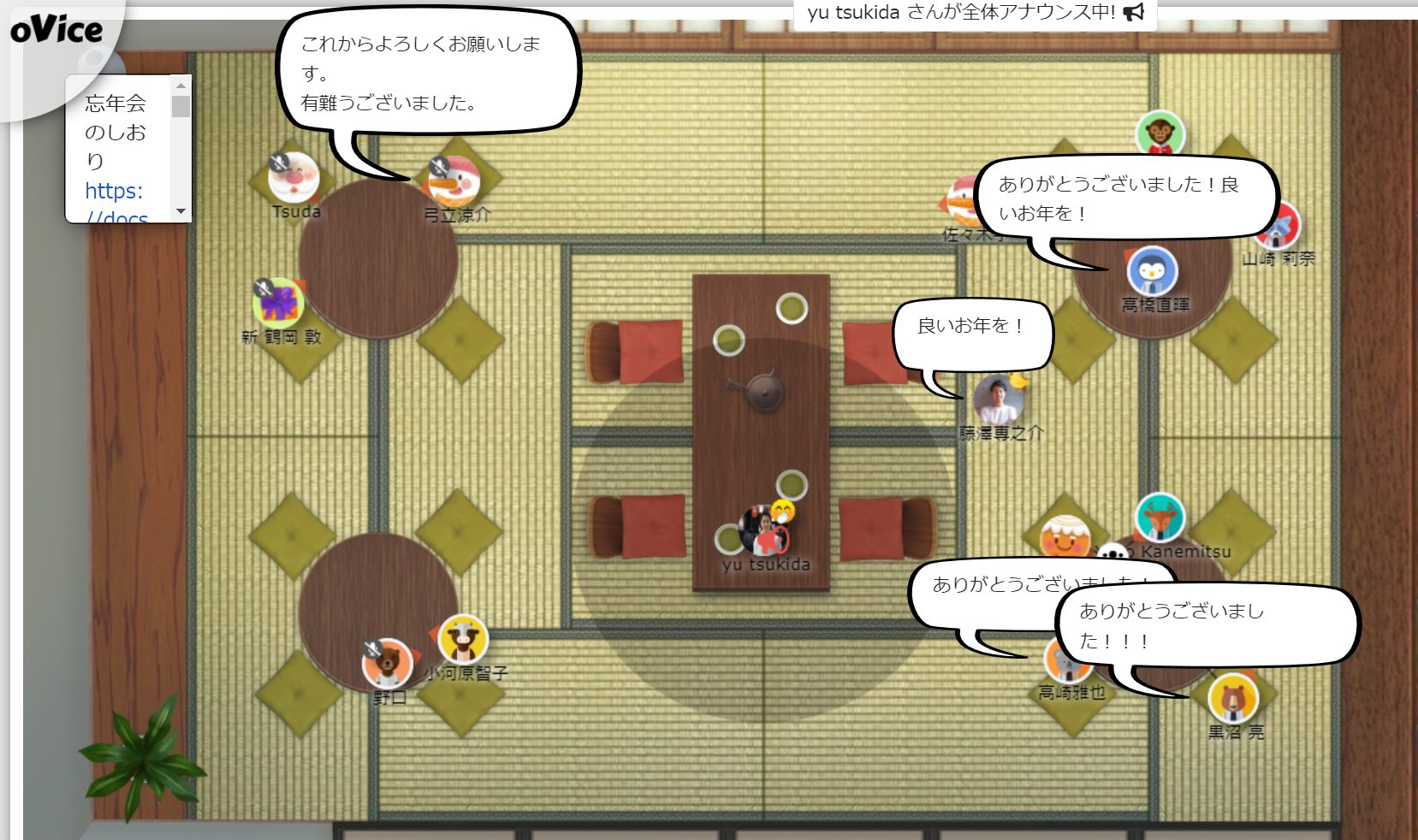Click the laughing emoji reaction beside yu tsukida
The width and height of the screenshot is (1418, 840).
coord(782,509)
